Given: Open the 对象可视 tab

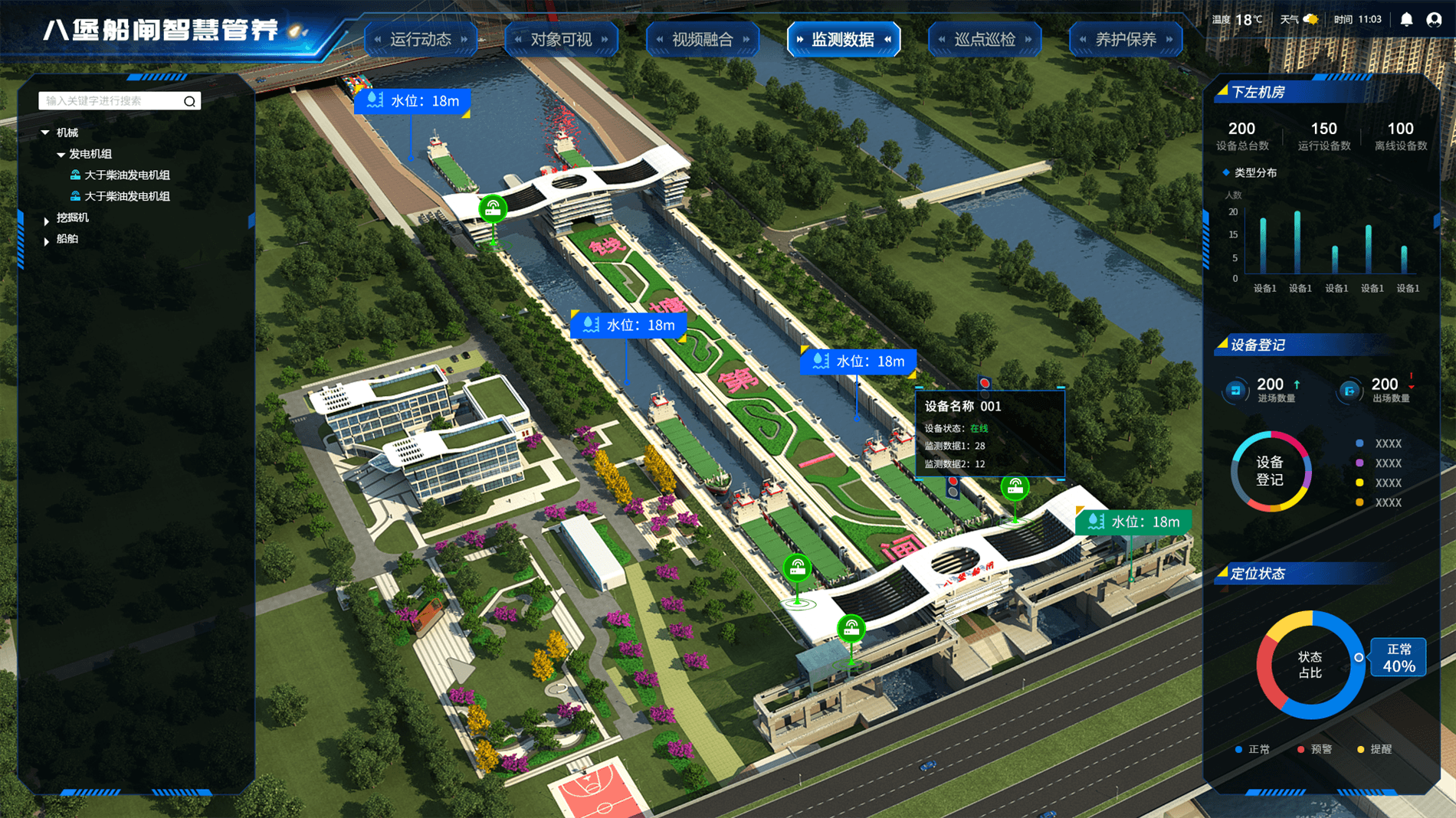Looking at the screenshot, I should coord(561,39).
